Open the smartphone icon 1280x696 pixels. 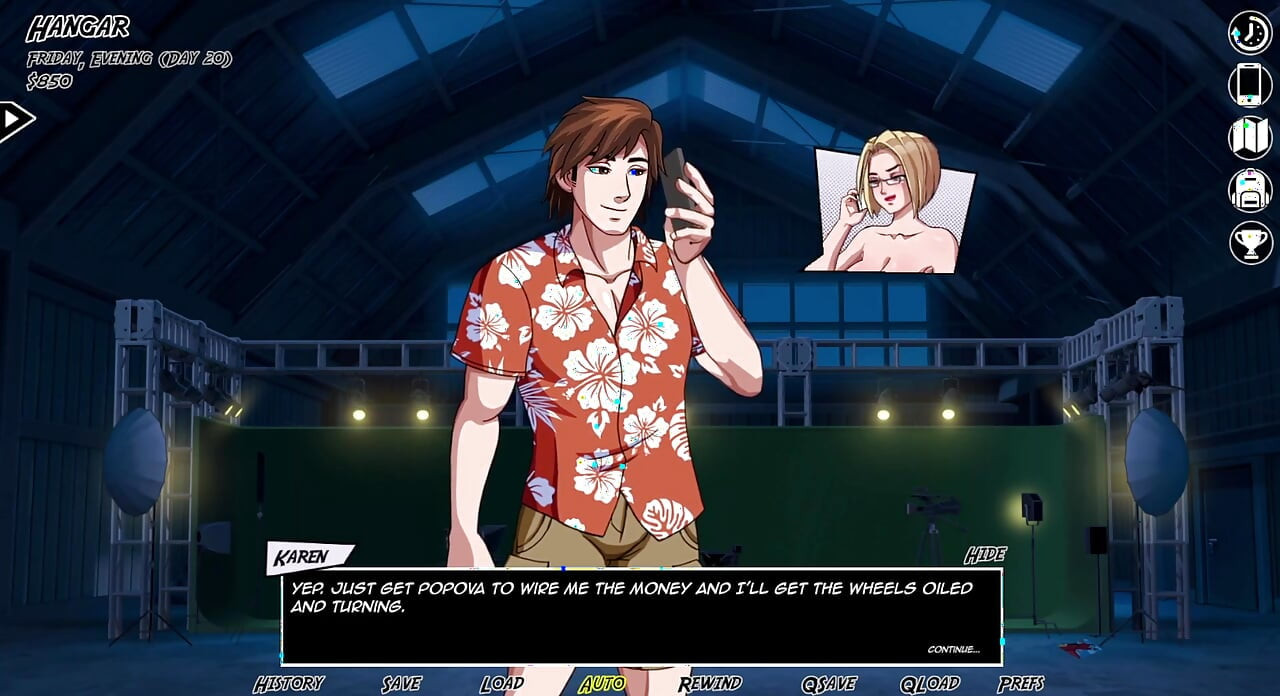pyautogui.click(x=1249, y=85)
